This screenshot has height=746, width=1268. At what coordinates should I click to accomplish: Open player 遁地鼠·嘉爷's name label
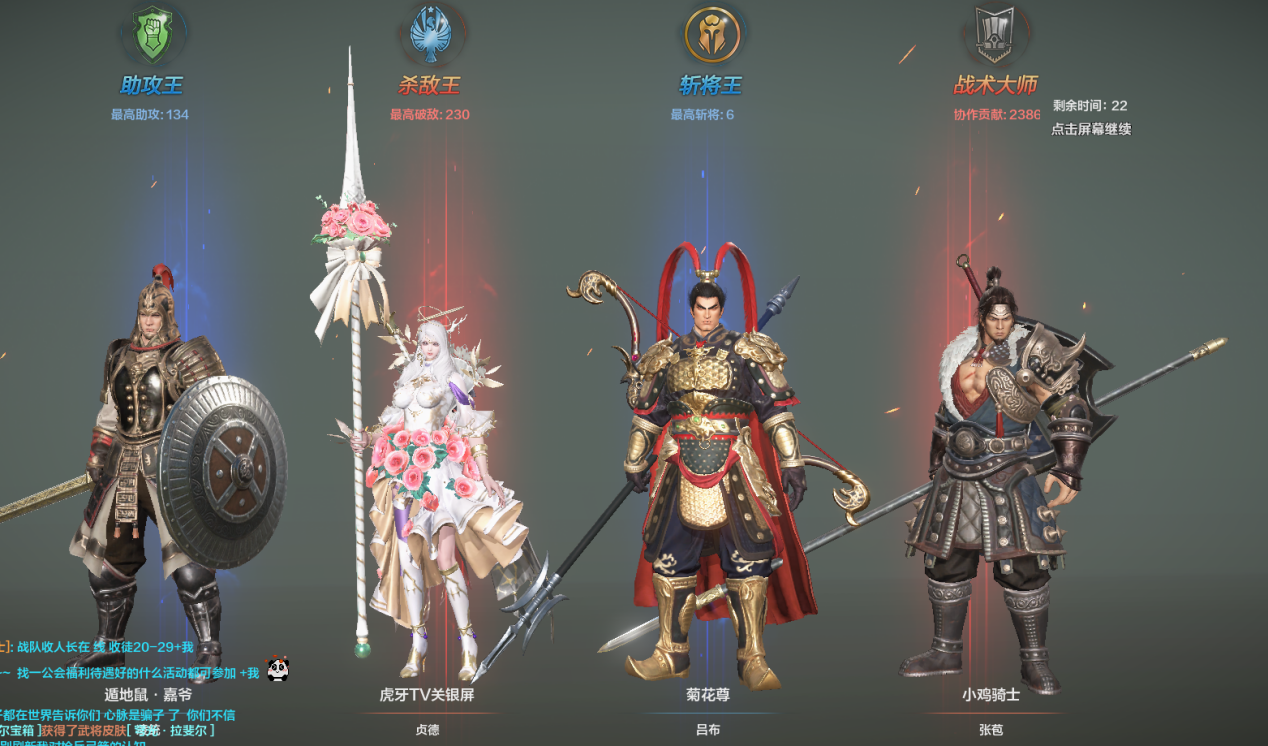click(148, 694)
